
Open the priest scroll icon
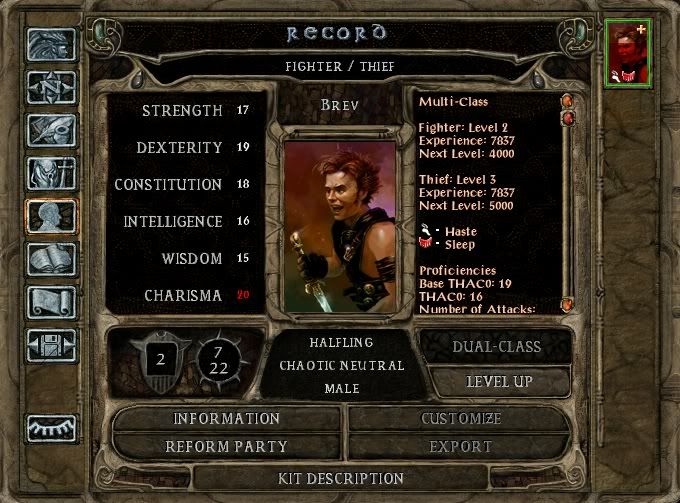(x=51, y=302)
